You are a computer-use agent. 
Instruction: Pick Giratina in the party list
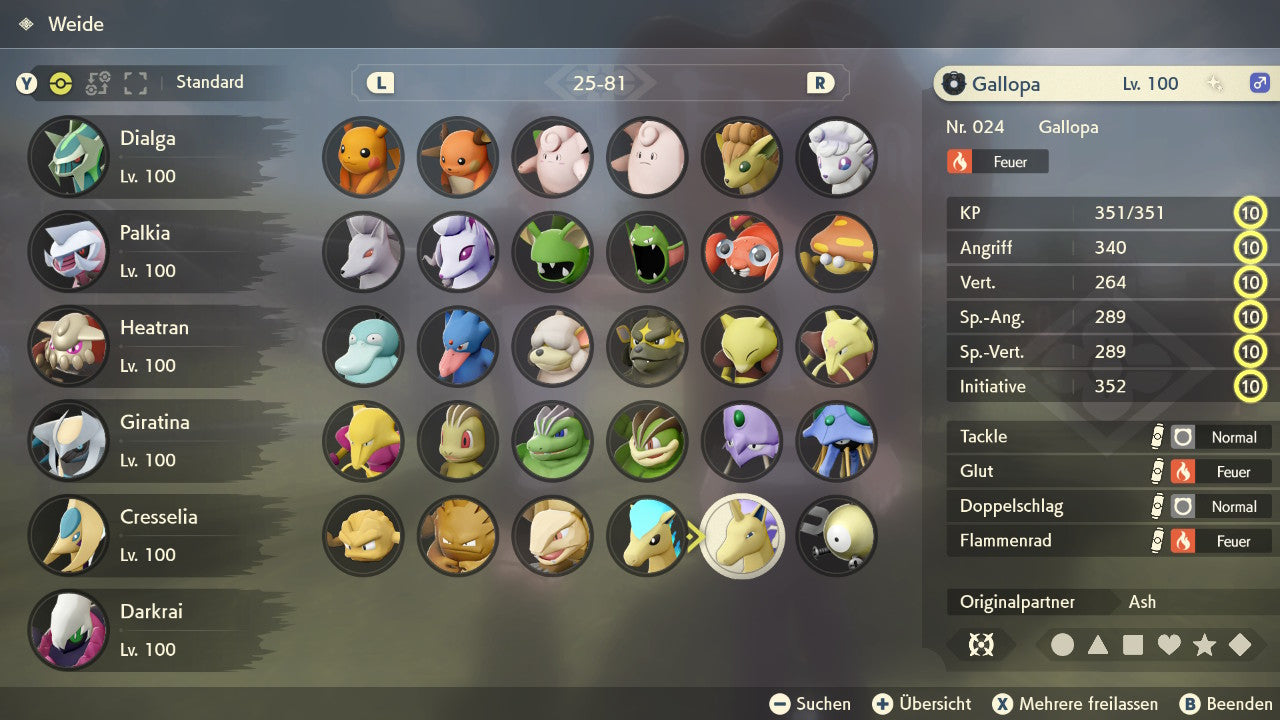click(150, 440)
